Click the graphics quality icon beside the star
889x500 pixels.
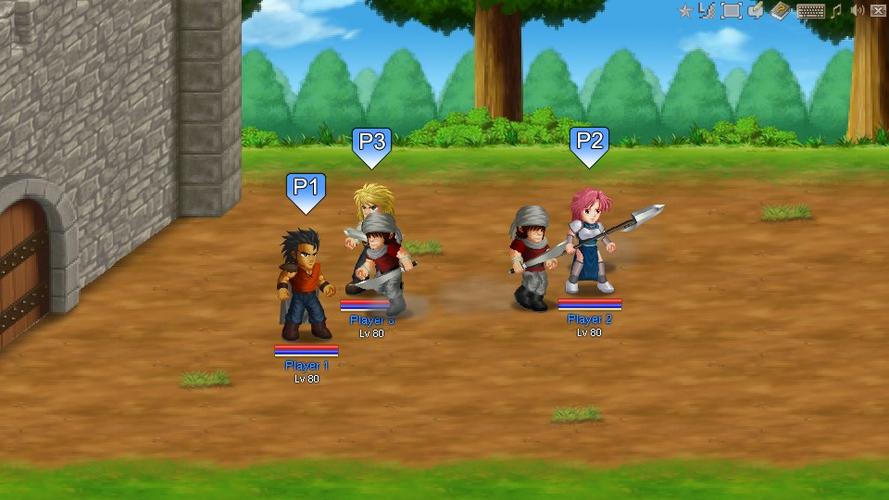tap(707, 11)
